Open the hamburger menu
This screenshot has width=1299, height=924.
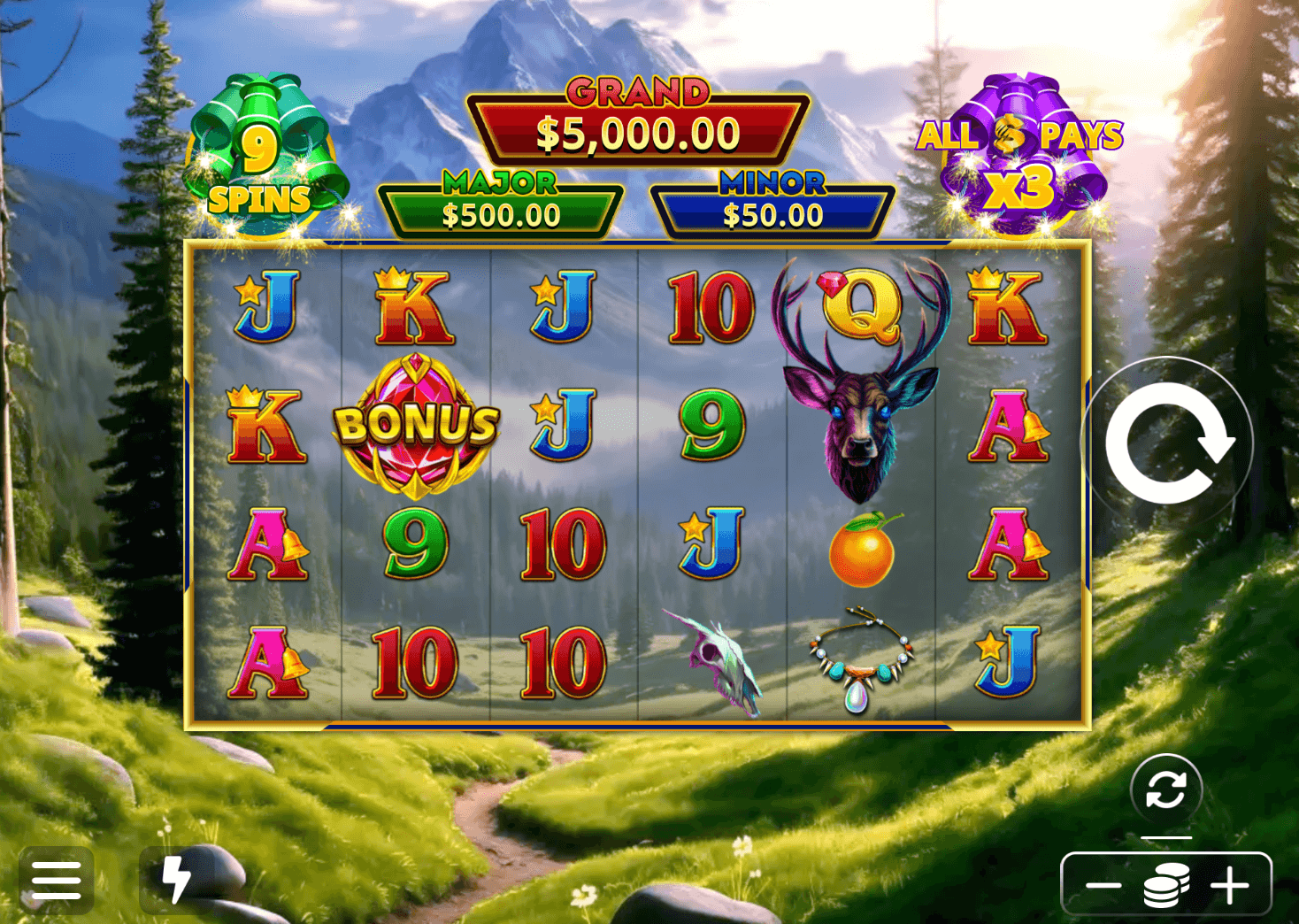coord(57,880)
